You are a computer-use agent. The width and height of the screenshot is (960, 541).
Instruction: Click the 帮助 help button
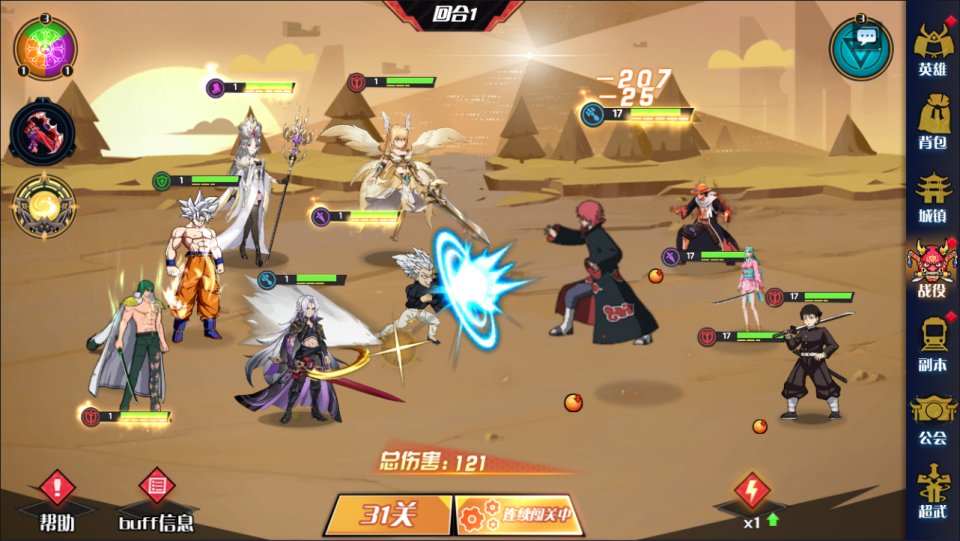point(57,500)
